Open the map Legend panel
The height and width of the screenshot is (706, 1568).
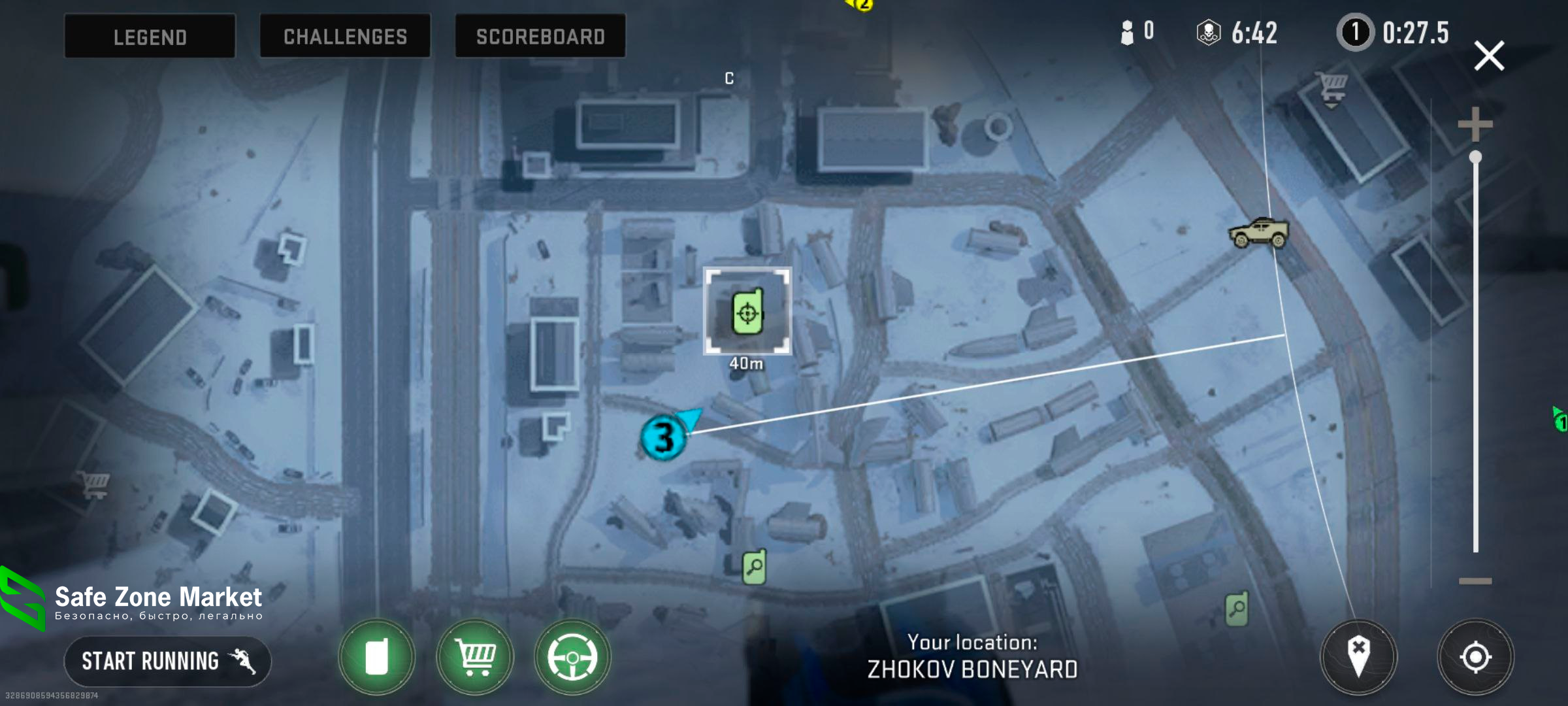(150, 37)
